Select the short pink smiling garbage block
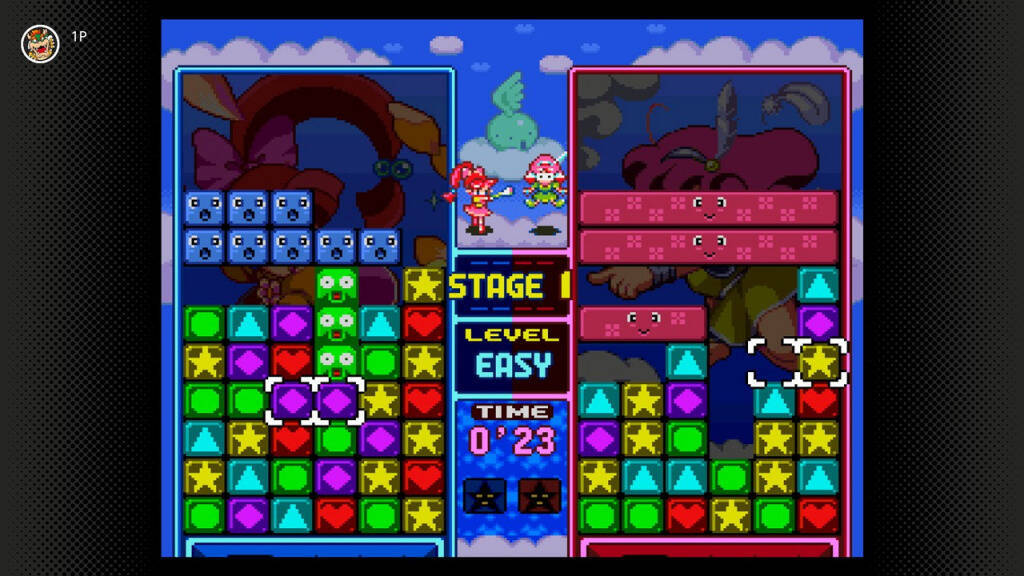1024x576 pixels. [643, 323]
